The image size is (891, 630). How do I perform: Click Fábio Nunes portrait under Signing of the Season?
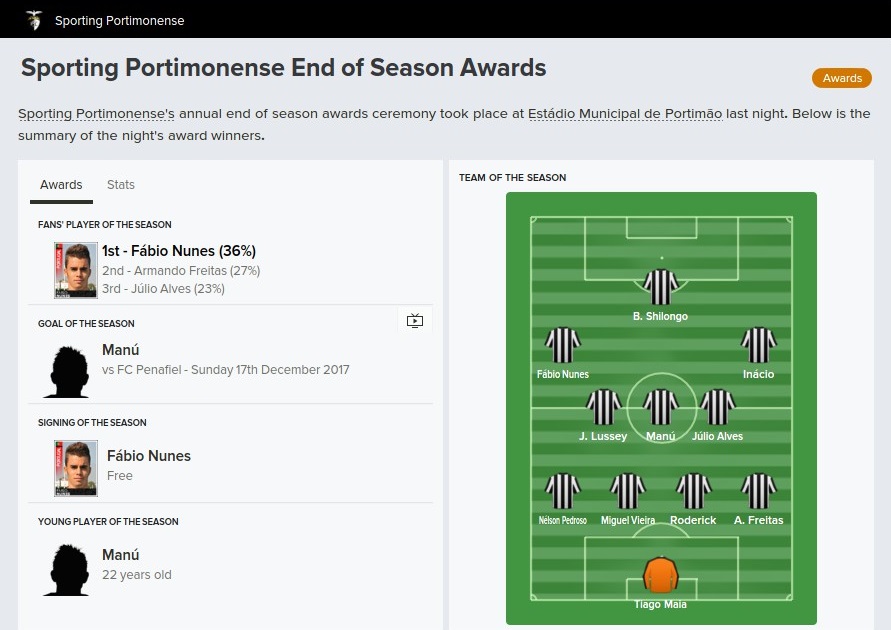coord(76,469)
